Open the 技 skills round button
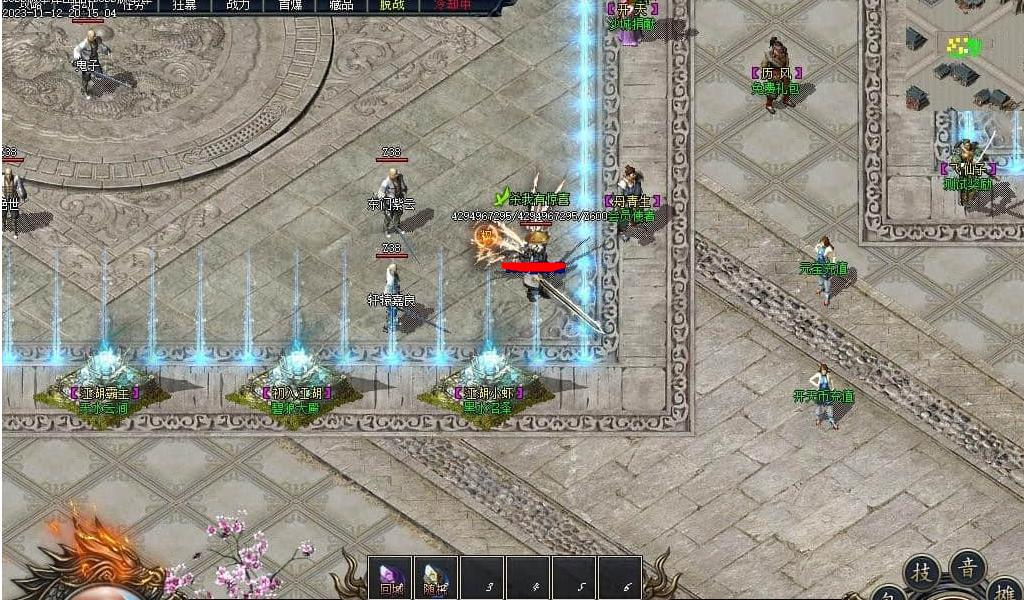 pyautogui.click(x=920, y=572)
